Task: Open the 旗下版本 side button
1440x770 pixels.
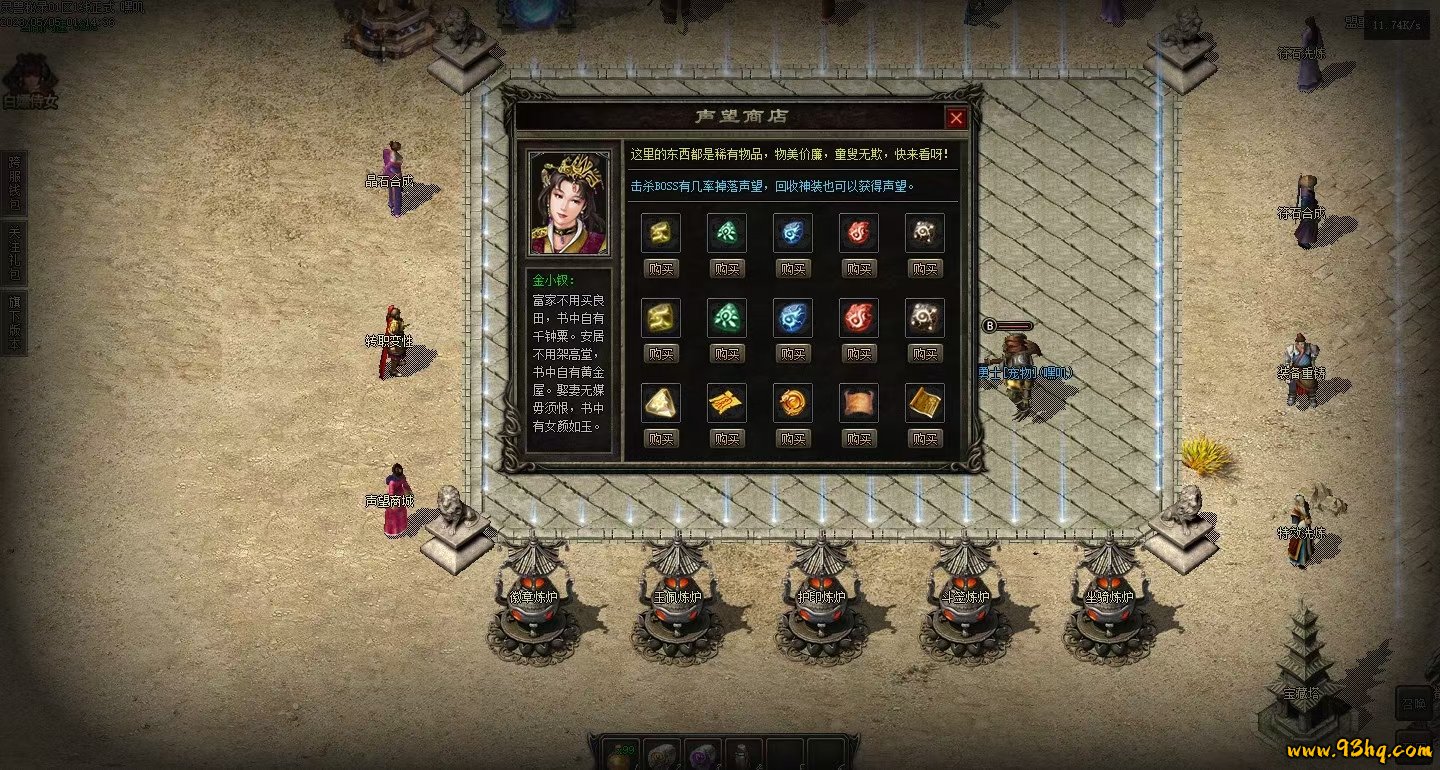Action: (14, 322)
